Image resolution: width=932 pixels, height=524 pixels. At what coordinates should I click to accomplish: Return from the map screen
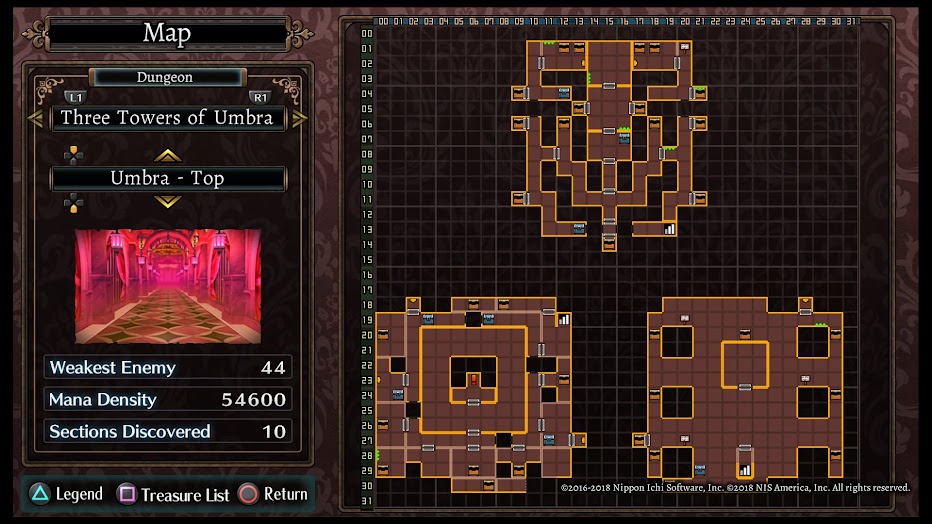[x=274, y=494]
